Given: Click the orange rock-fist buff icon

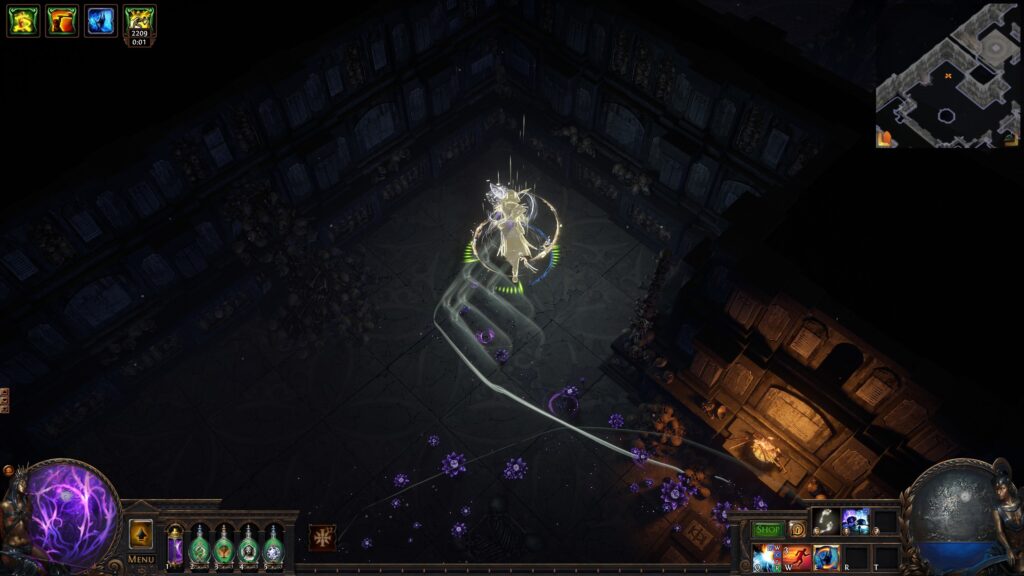Looking at the screenshot, I should point(62,20).
